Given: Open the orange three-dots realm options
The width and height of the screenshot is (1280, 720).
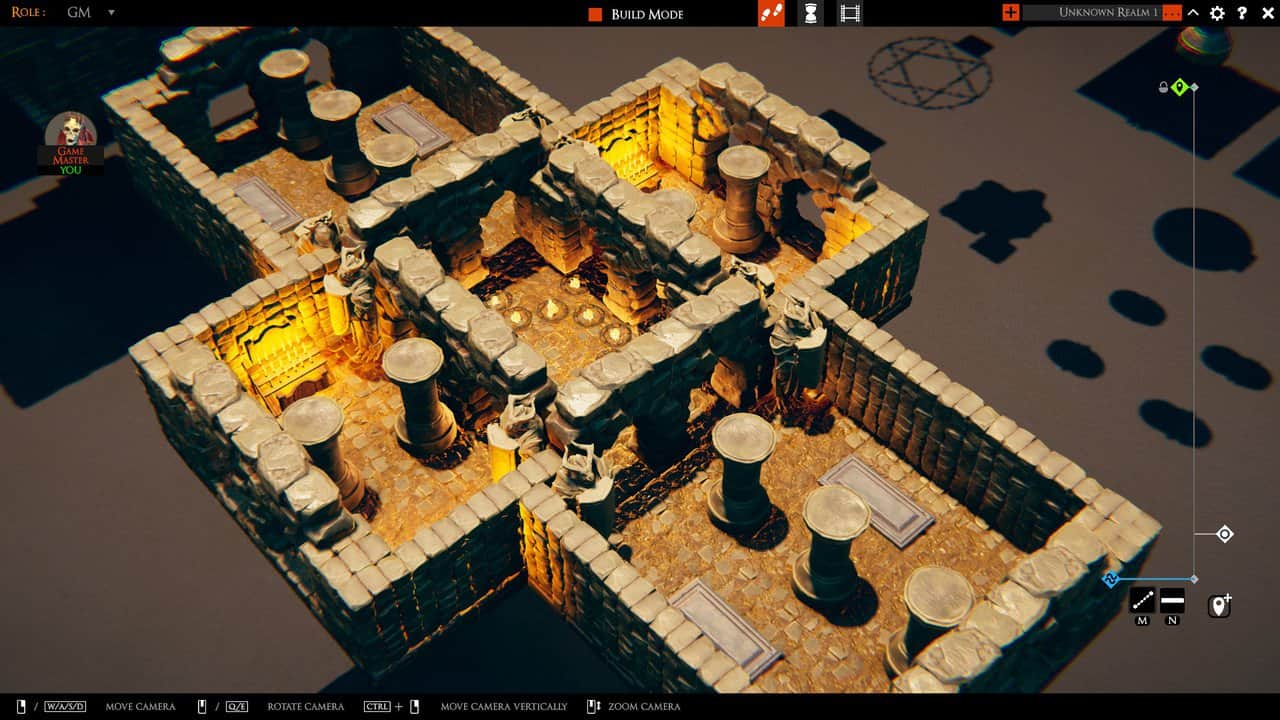Looking at the screenshot, I should [1172, 13].
